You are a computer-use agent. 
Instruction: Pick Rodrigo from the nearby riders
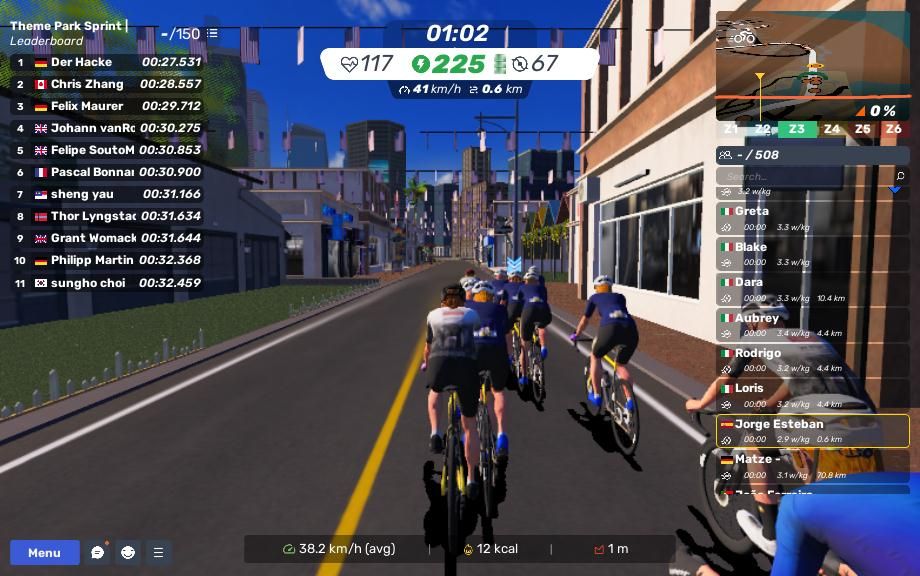coord(812,360)
